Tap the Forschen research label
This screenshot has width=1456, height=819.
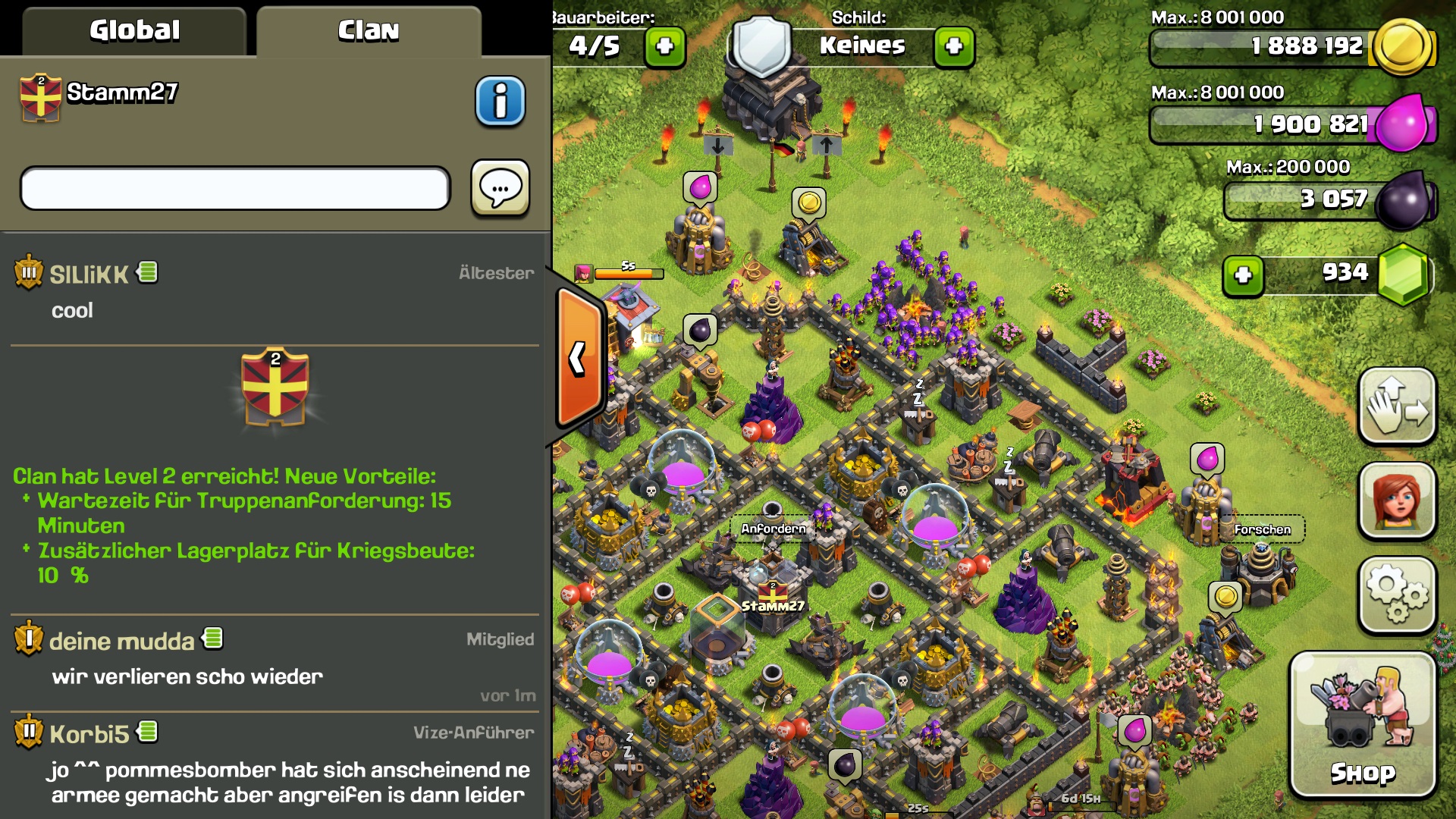tap(1262, 529)
